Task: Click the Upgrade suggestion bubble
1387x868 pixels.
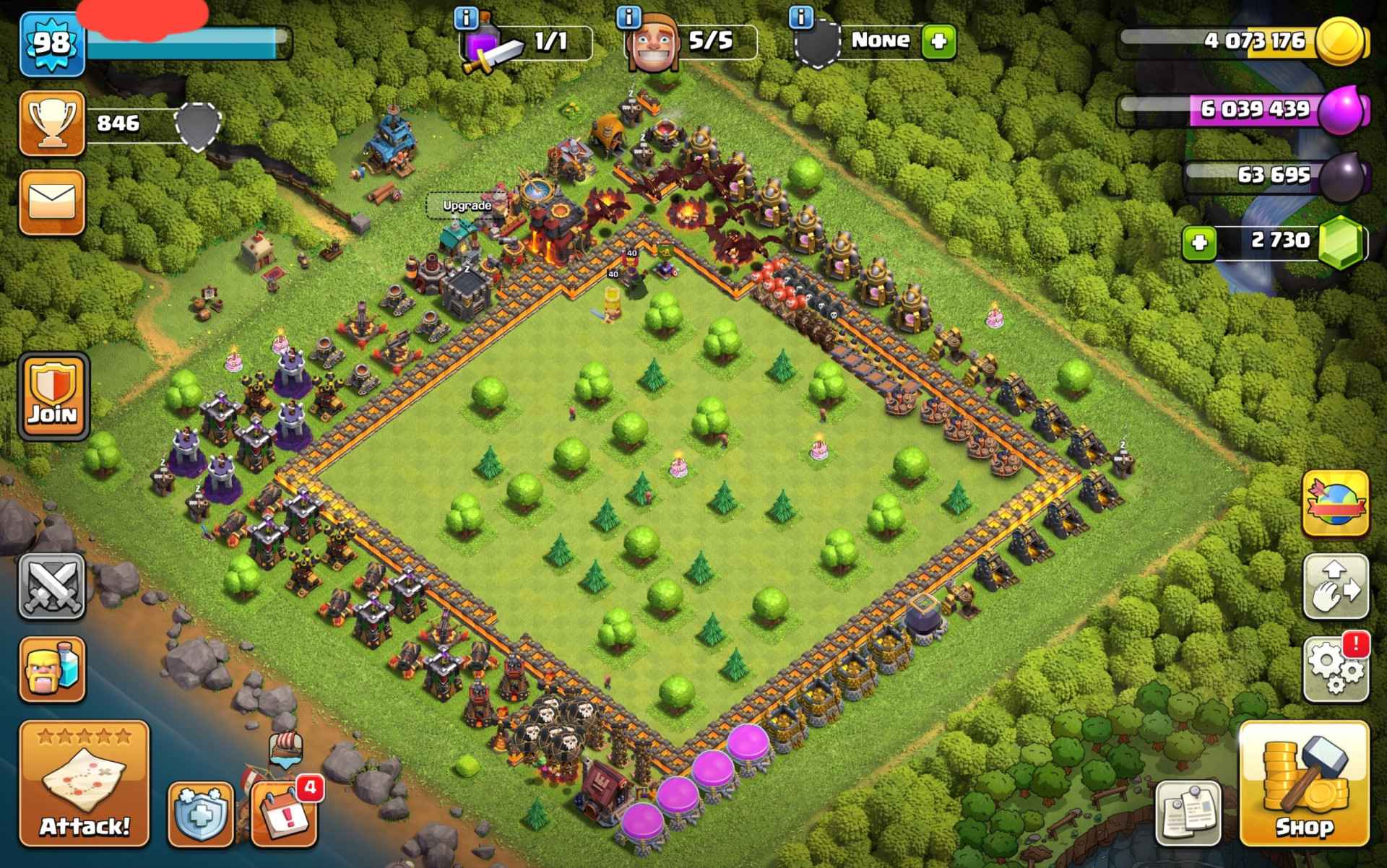Action: (x=467, y=206)
